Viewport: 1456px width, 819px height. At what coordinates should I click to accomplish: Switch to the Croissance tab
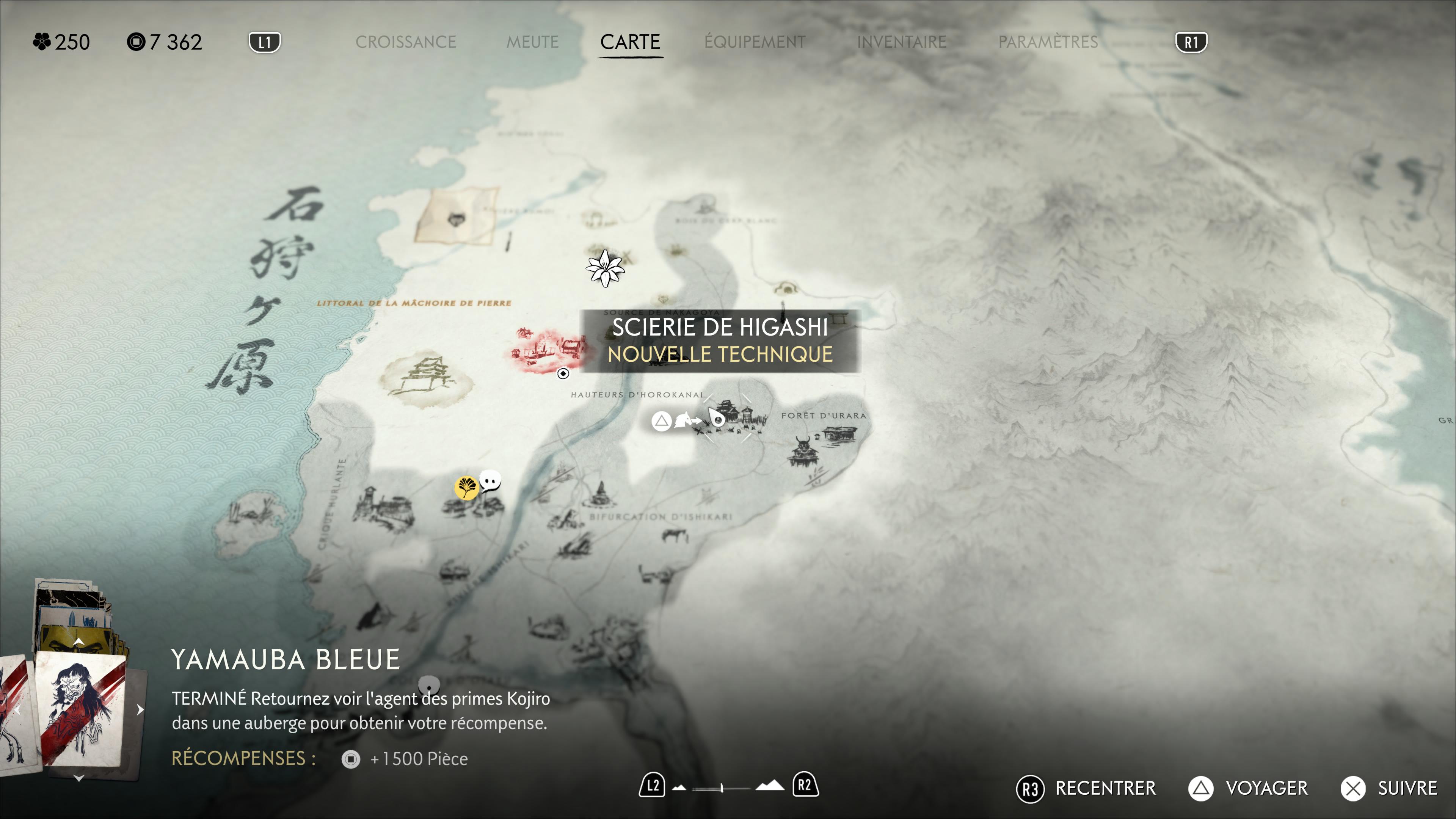[405, 42]
